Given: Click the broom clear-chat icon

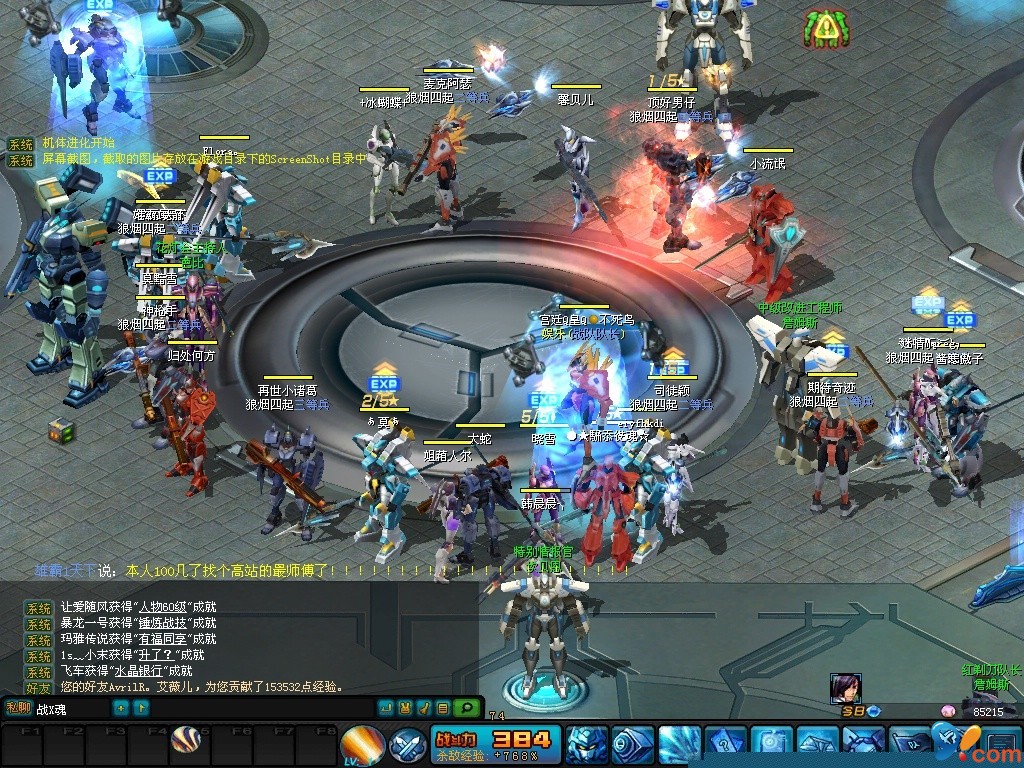Looking at the screenshot, I should coord(423,708).
